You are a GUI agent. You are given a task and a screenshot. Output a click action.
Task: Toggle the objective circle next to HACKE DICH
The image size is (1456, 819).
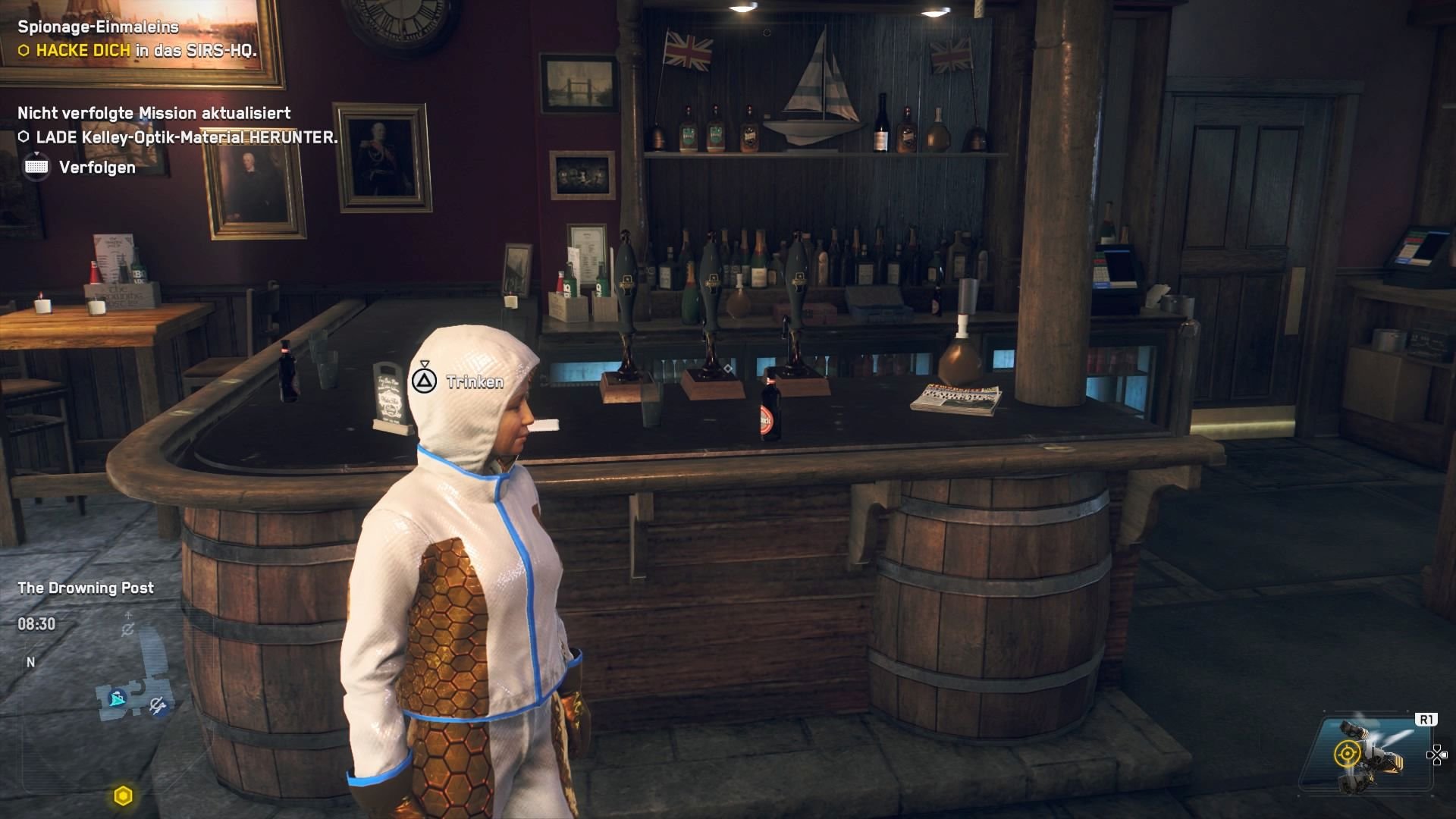click(x=25, y=52)
